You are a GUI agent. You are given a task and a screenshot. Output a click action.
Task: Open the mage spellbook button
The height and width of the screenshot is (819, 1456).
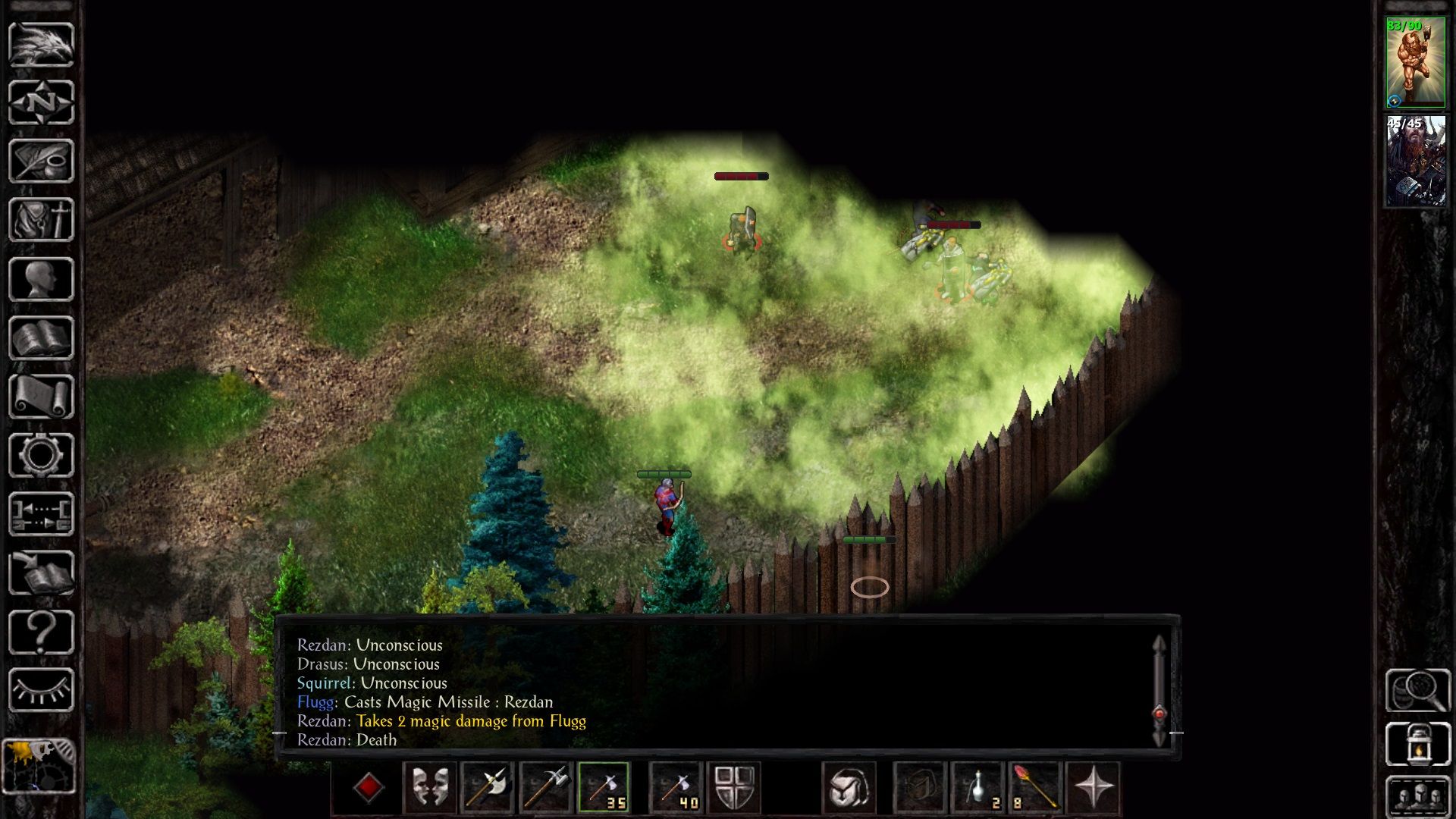tap(41, 338)
